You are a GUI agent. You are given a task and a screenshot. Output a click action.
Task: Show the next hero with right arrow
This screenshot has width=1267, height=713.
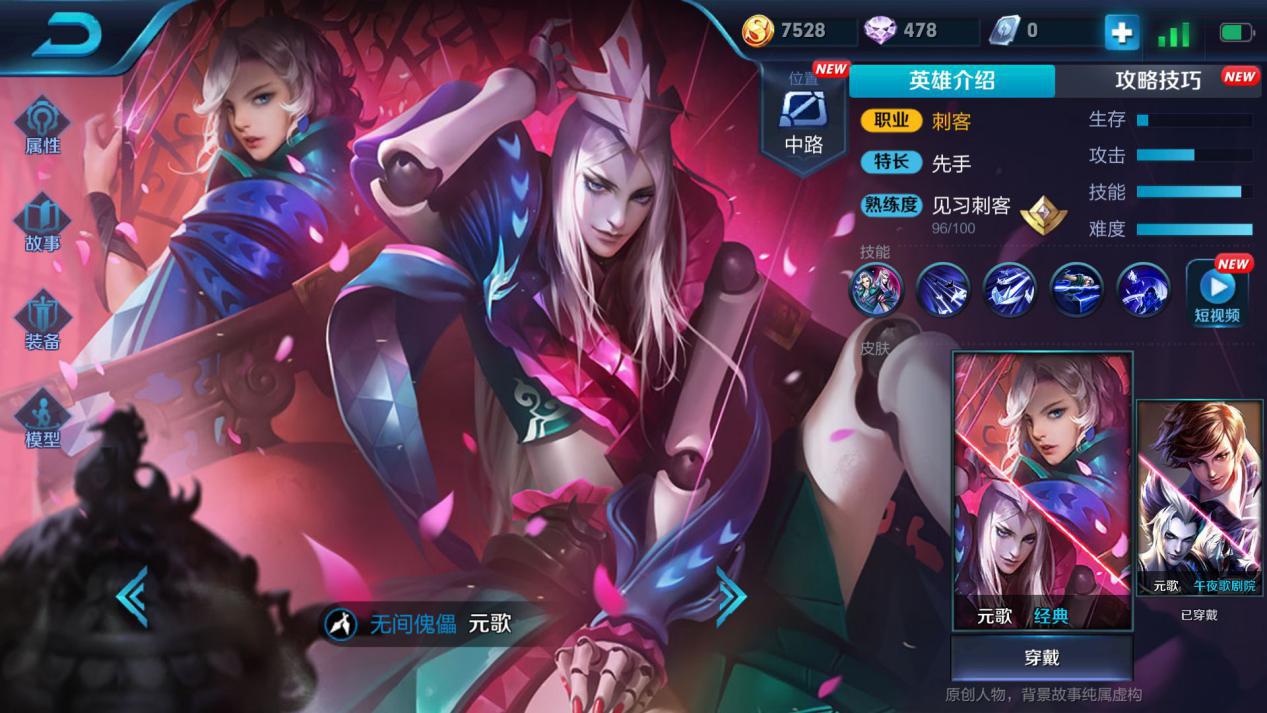(731, 597)
